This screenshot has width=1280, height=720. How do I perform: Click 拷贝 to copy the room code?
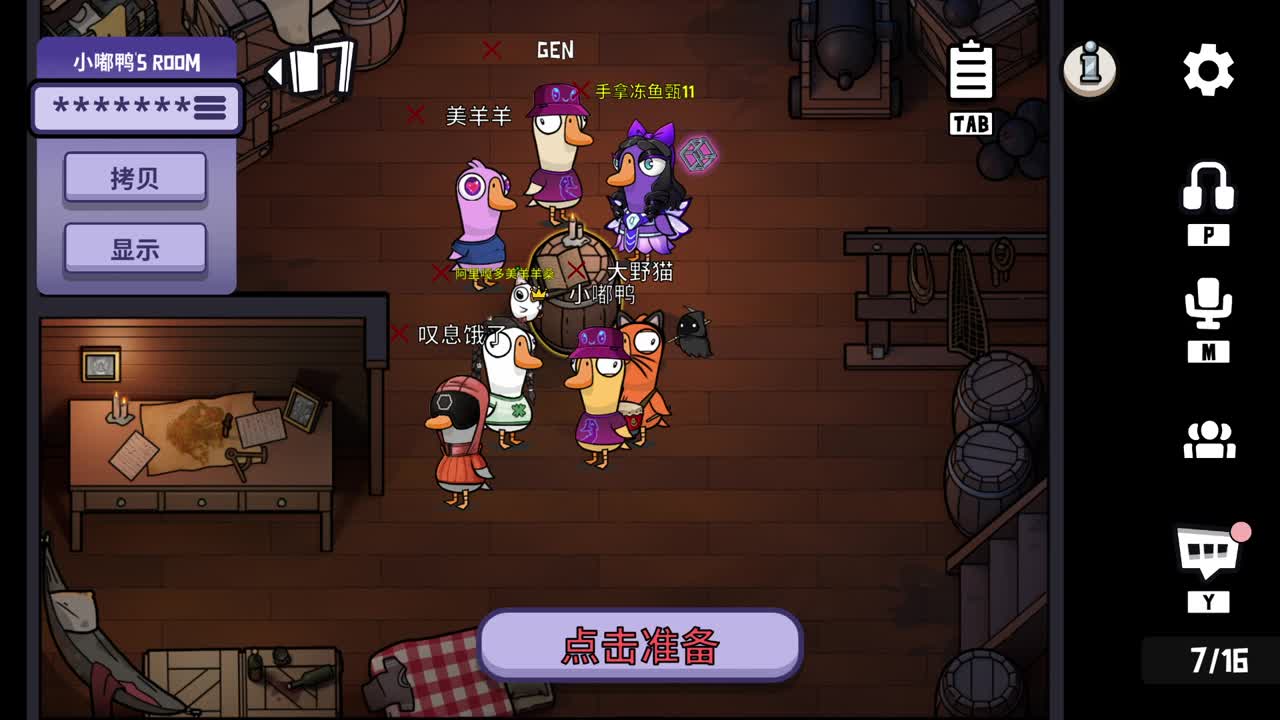135,176
